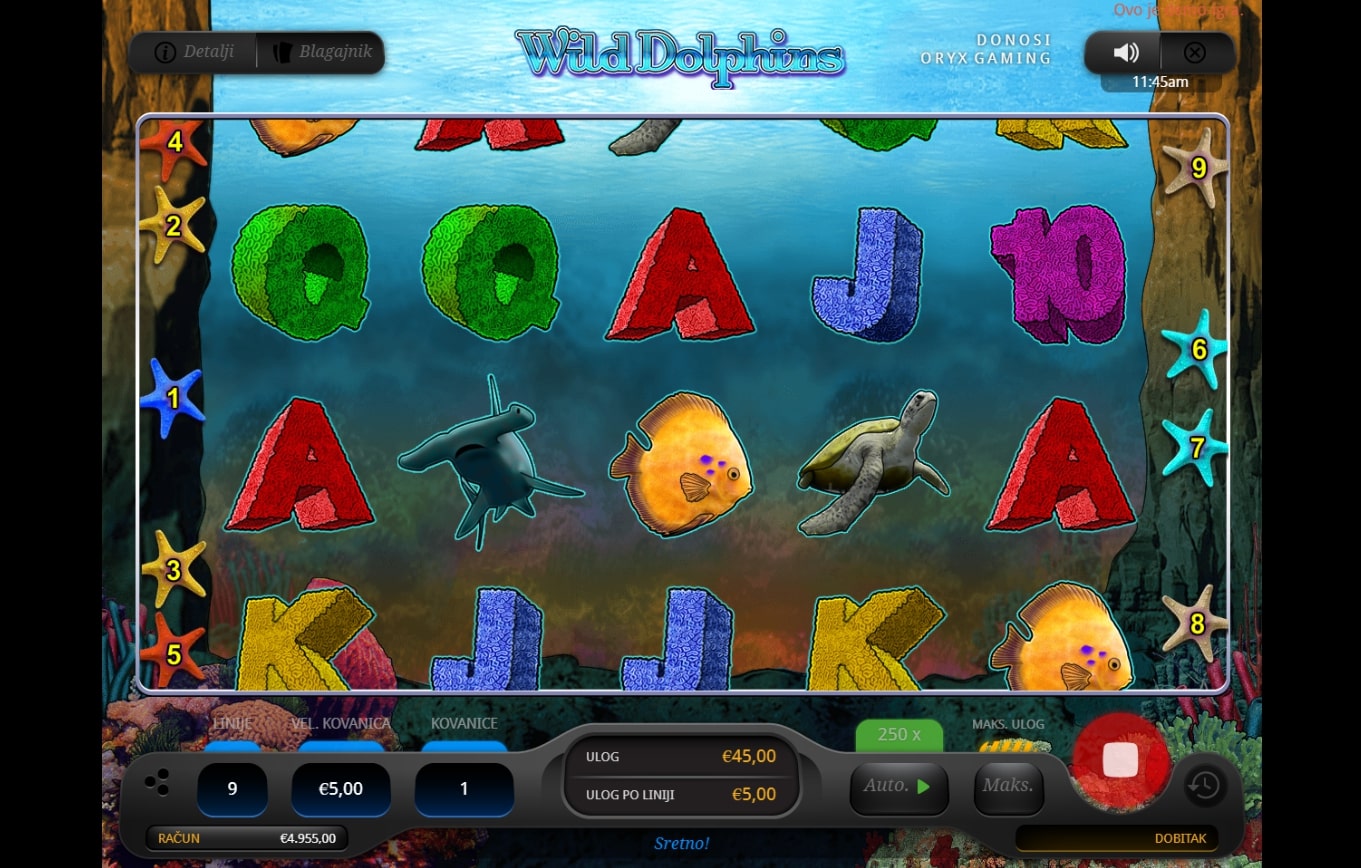This screenshot has width=1361, height=868.
Task: Close the game with the X button
Action: (1194, 53)
